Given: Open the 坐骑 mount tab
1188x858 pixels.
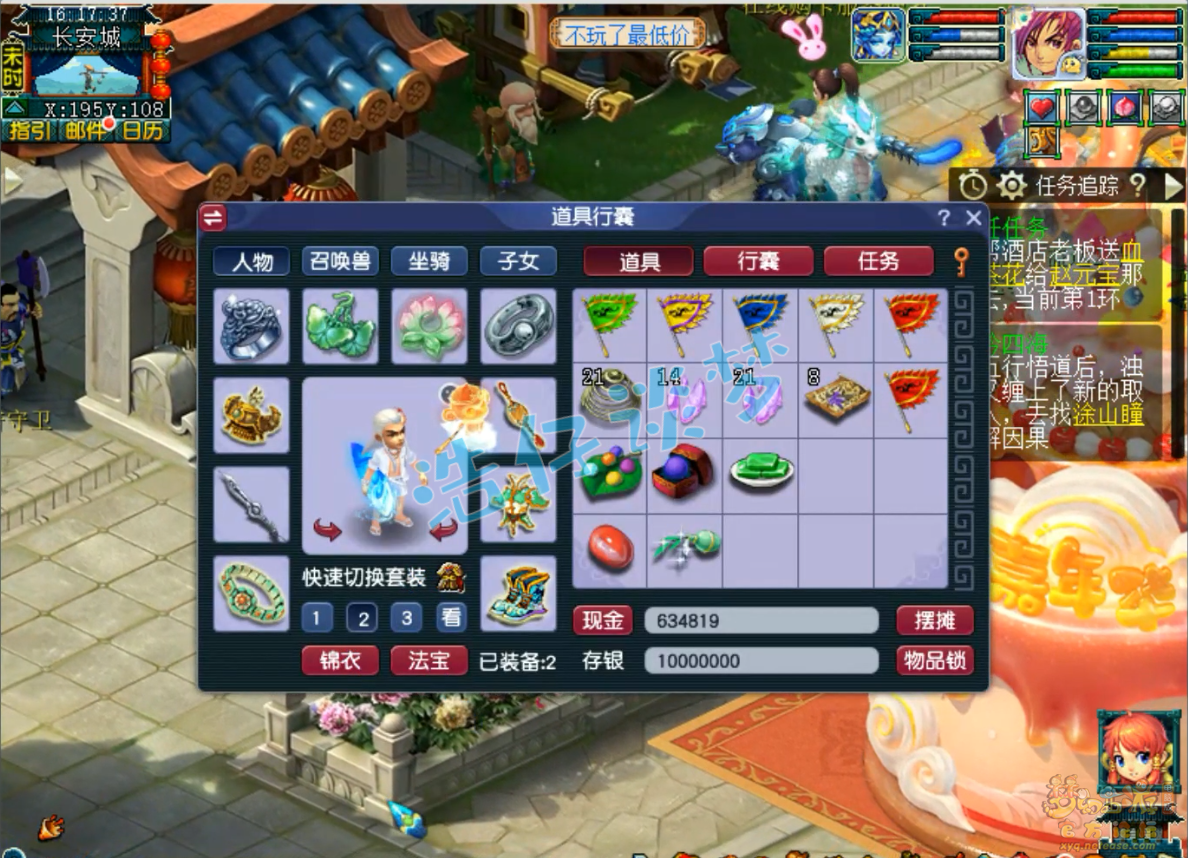Looking at the screenshot, I should (x=429, y=261).
